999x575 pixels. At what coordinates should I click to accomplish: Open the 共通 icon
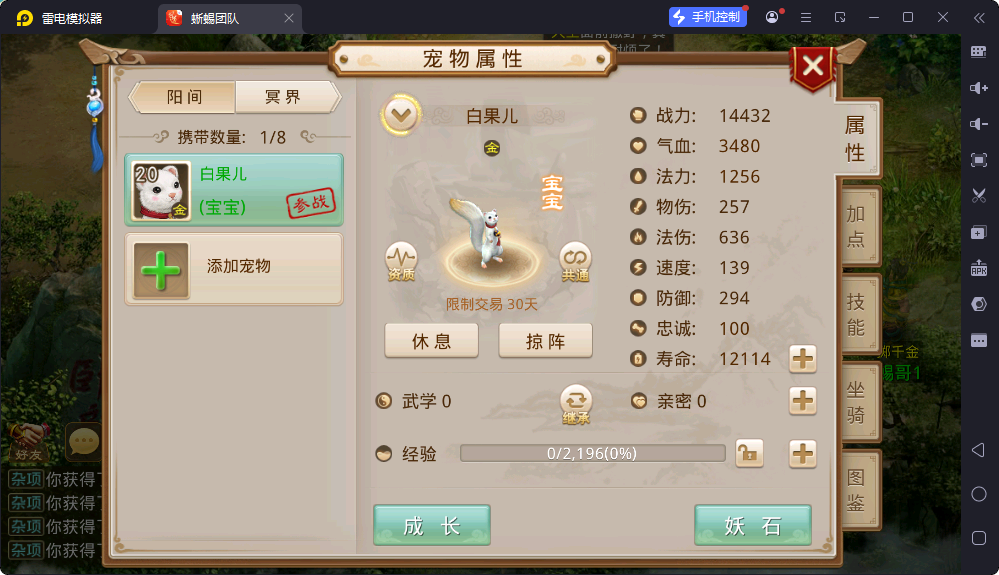[575, 261]
